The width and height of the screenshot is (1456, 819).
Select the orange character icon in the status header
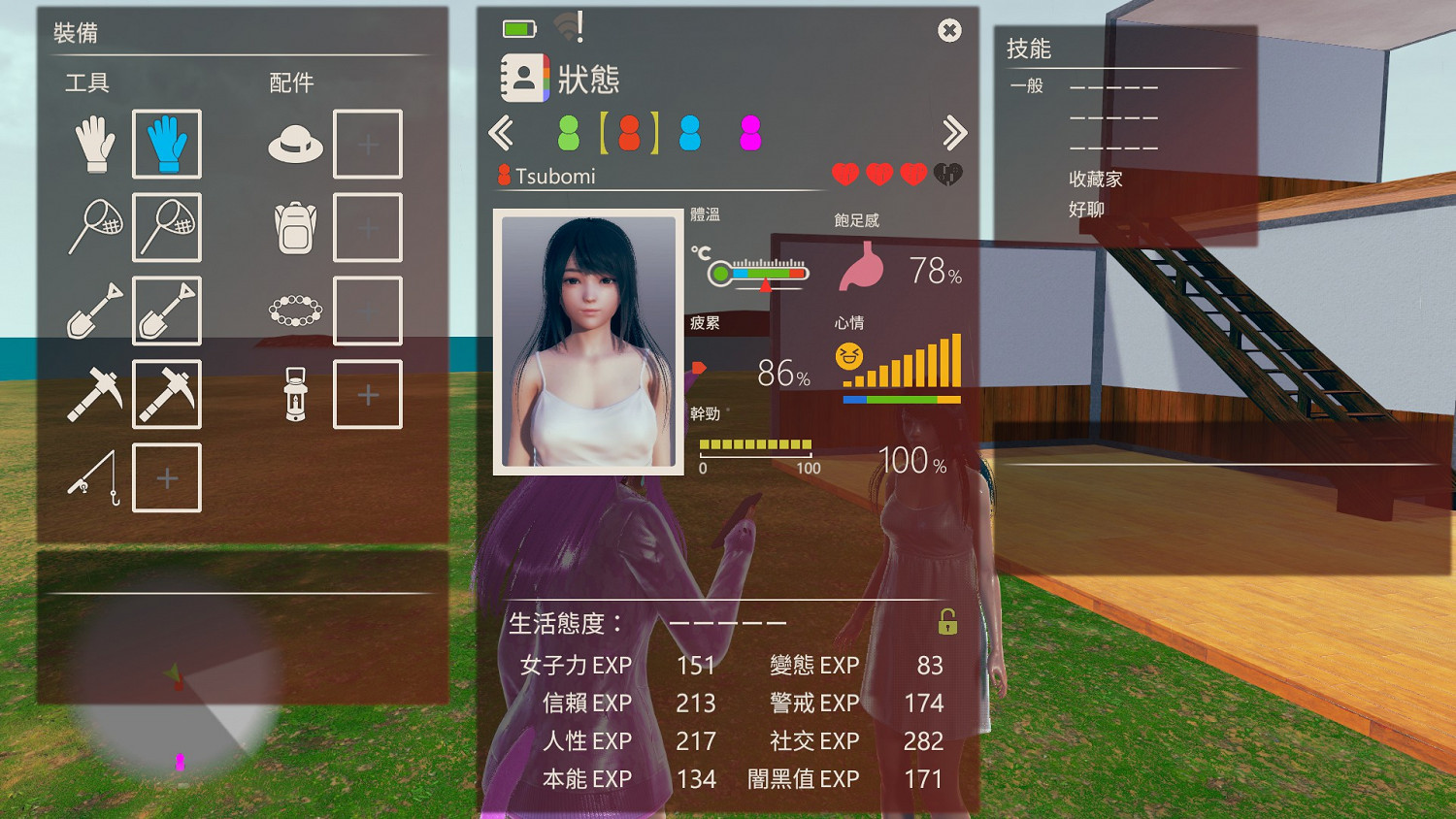click(x=631, y=133)
